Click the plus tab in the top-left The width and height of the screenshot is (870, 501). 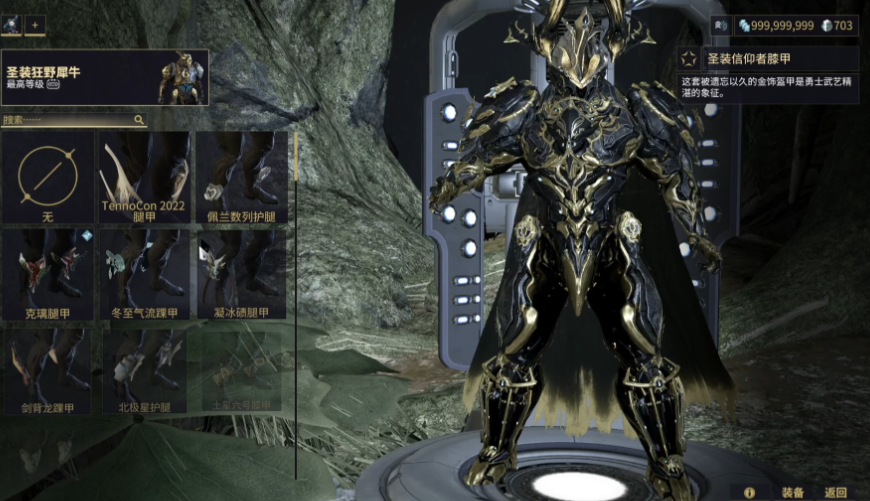35,23
